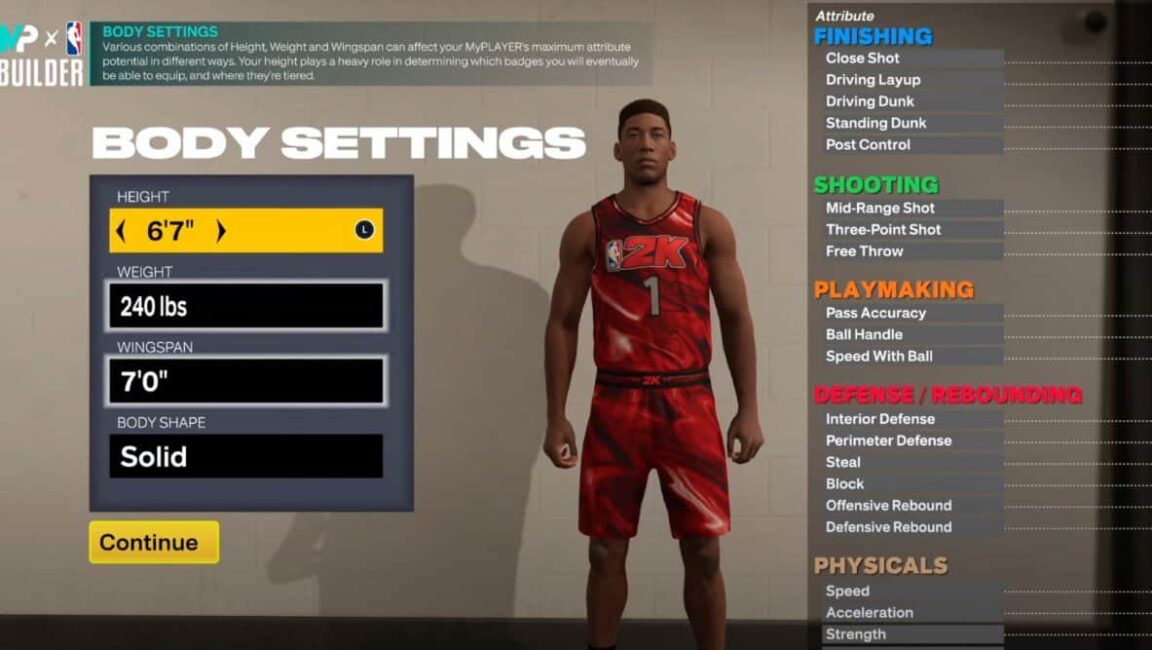
Task: Increase height with the right arrow
Action: pyautogui.click(x=221, y=231)
